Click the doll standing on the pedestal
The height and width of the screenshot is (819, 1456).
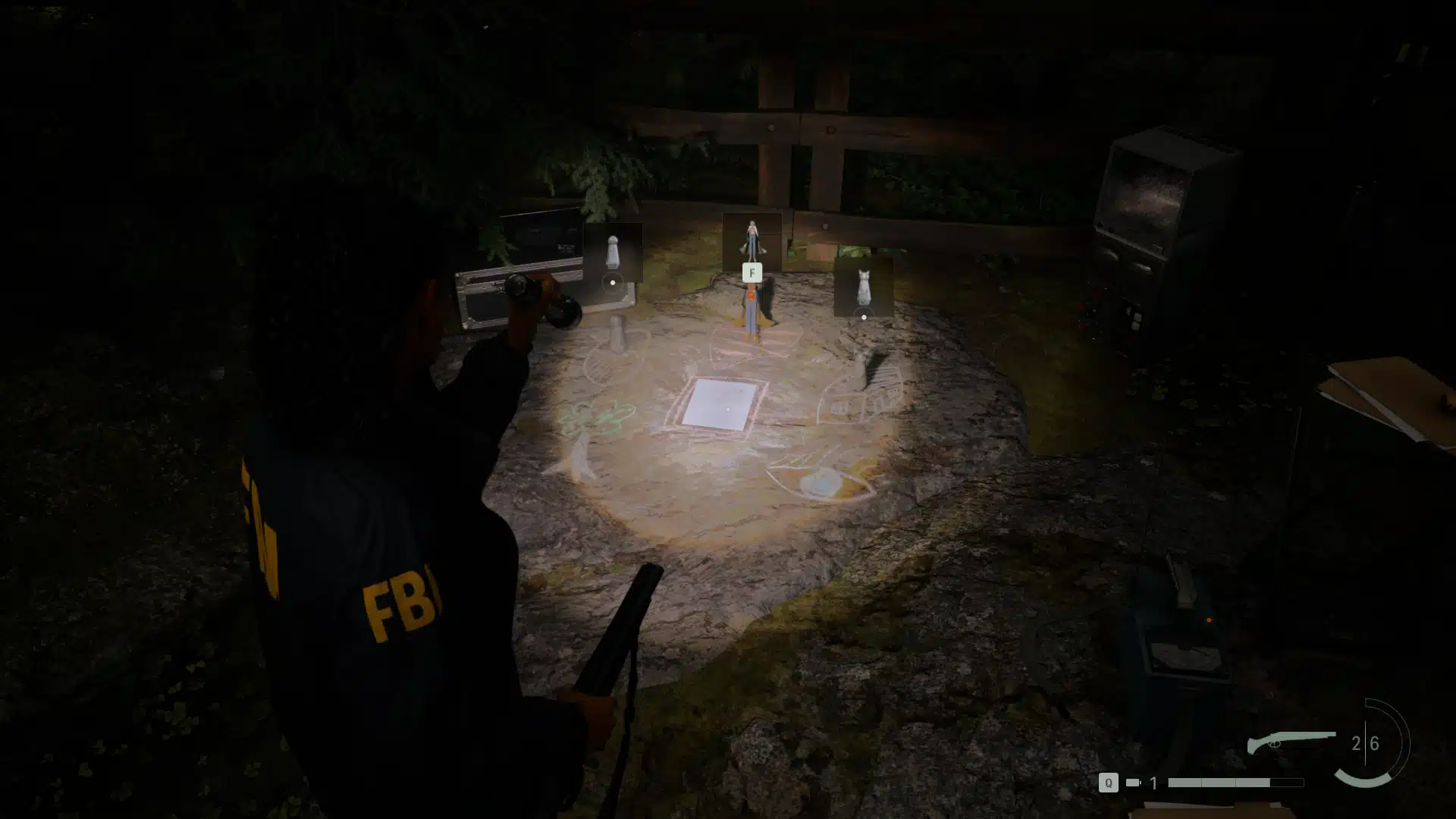click(752, 311)
